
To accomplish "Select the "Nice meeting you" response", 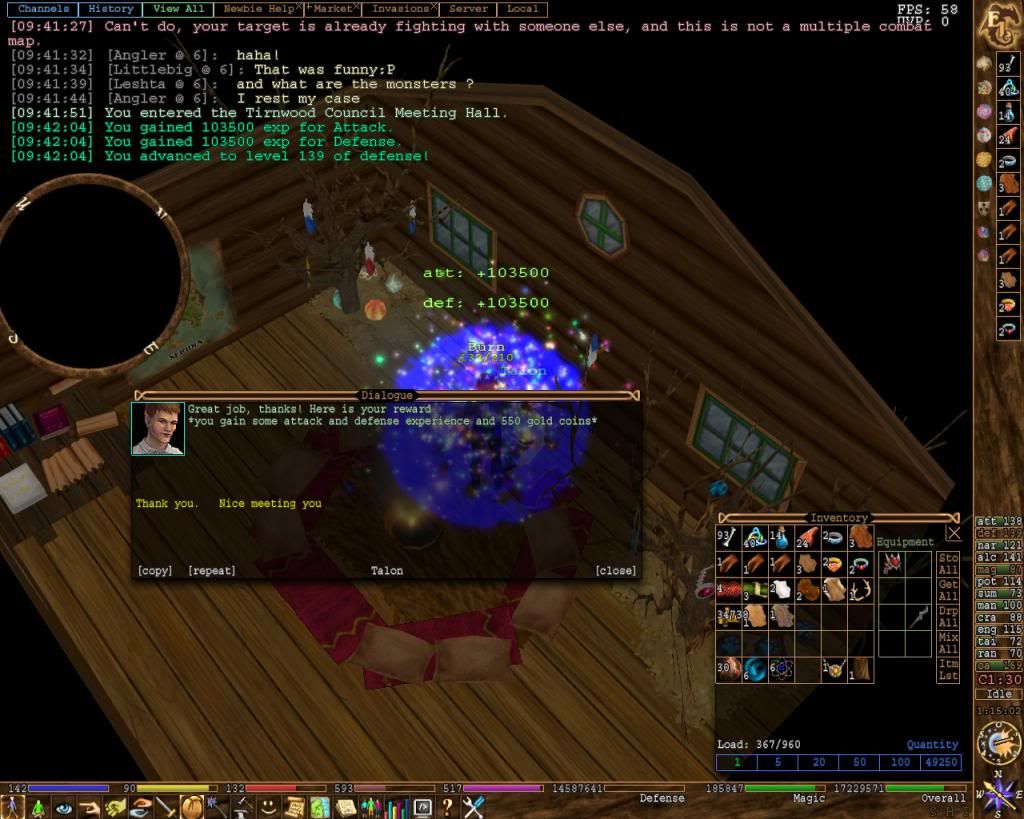I will (x=270, y=504).
